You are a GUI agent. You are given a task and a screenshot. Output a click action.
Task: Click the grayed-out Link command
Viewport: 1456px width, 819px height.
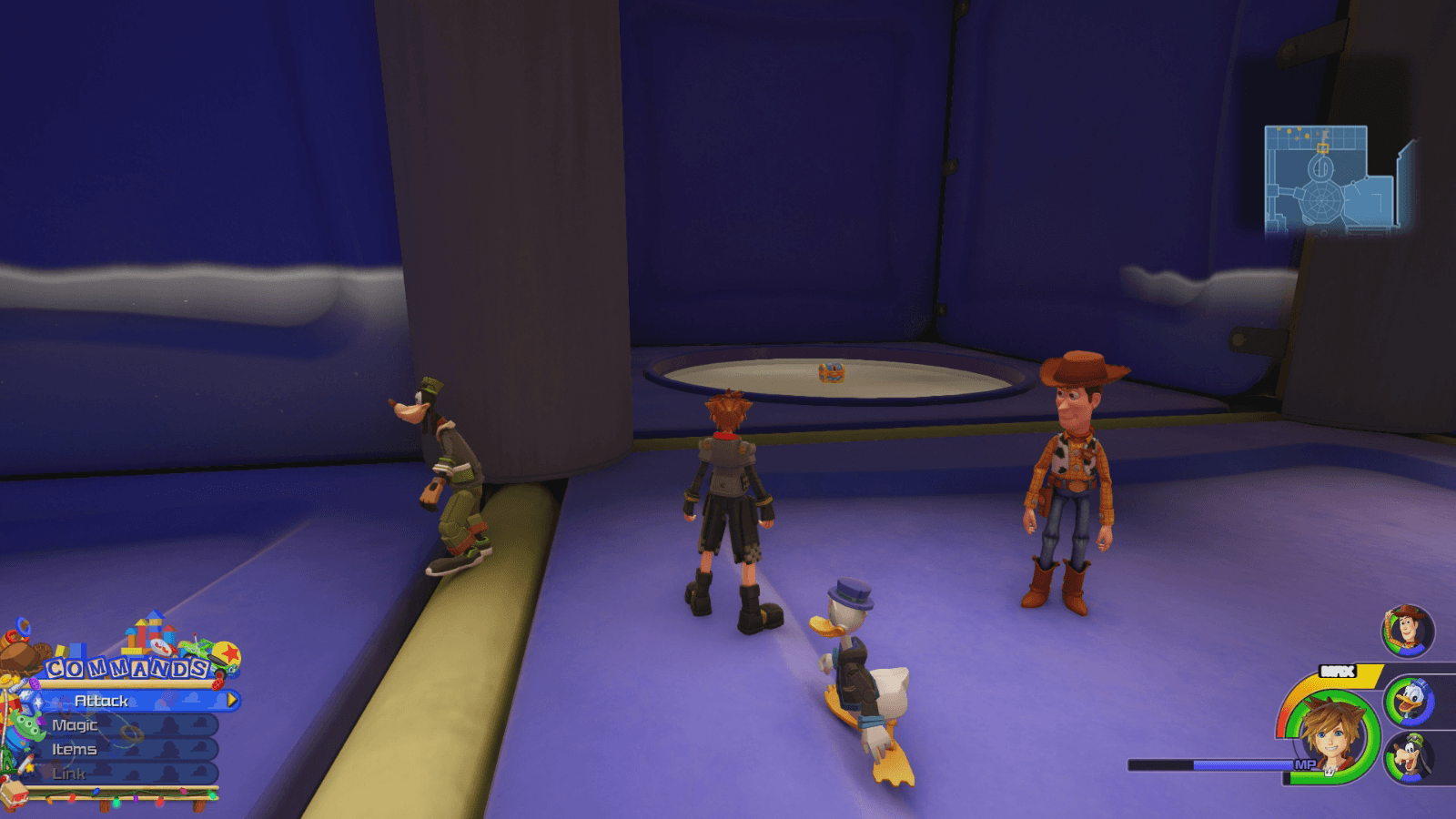click(x=69, y=773)
